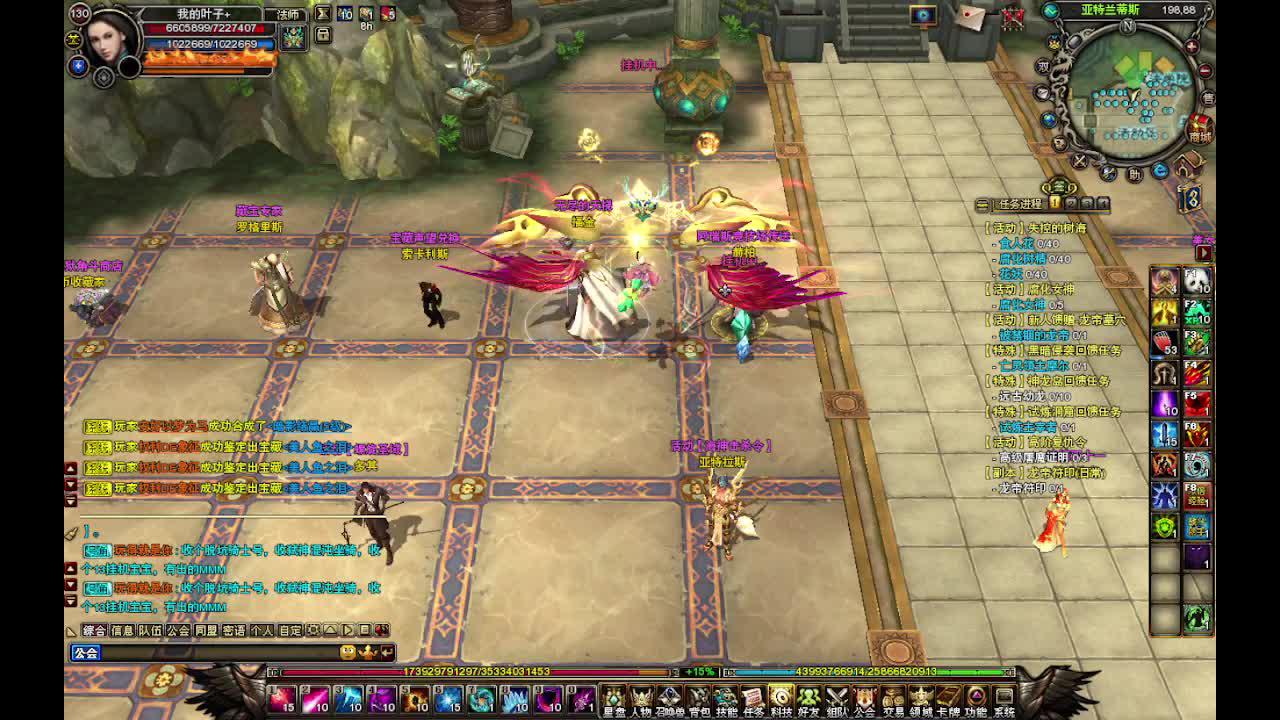Open the 任务 quest log button
Image resolution: width=1280 pixels, height=720 pixels.
click(753, 700)
